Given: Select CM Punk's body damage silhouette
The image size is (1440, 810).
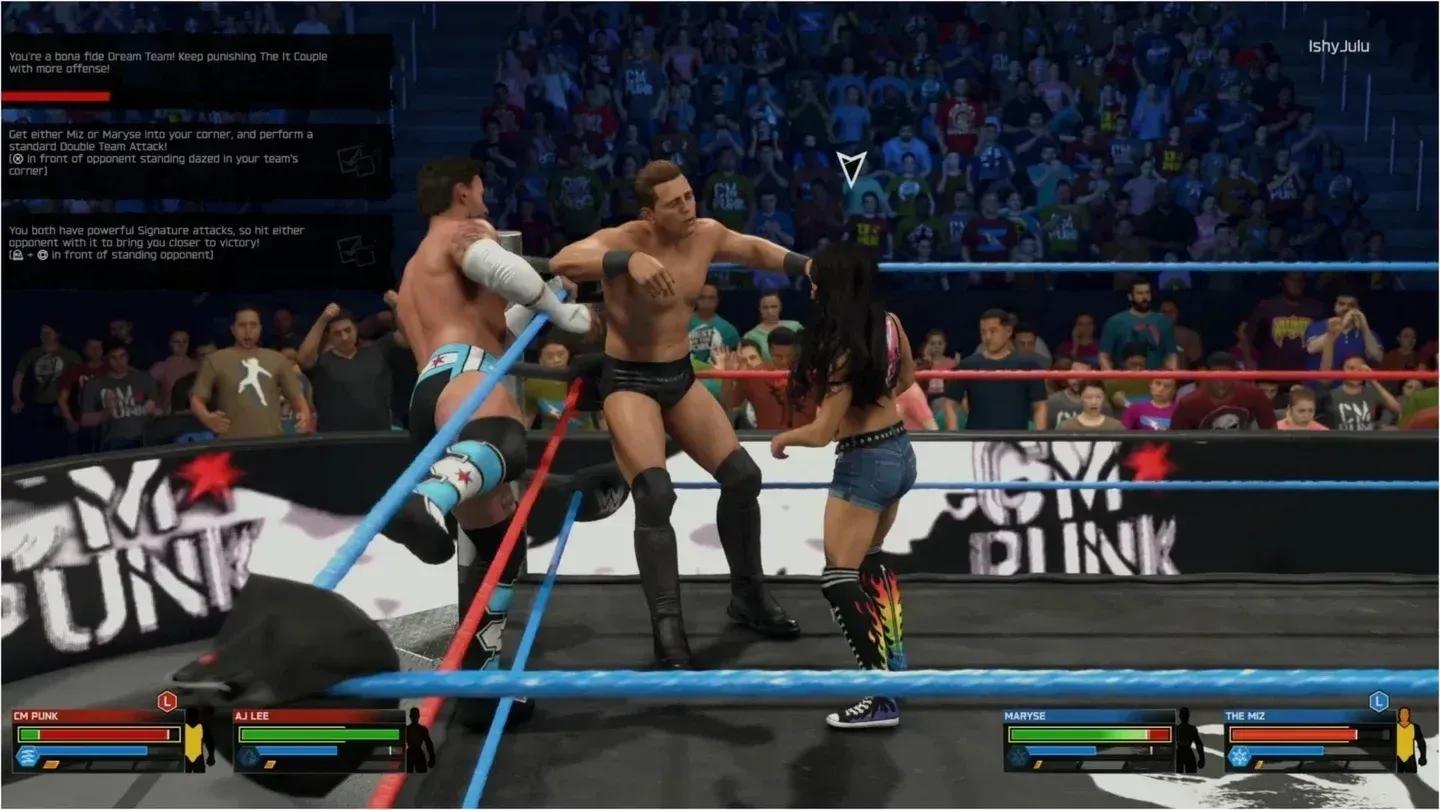Looking at the screenshot, I should click(199, 740).
